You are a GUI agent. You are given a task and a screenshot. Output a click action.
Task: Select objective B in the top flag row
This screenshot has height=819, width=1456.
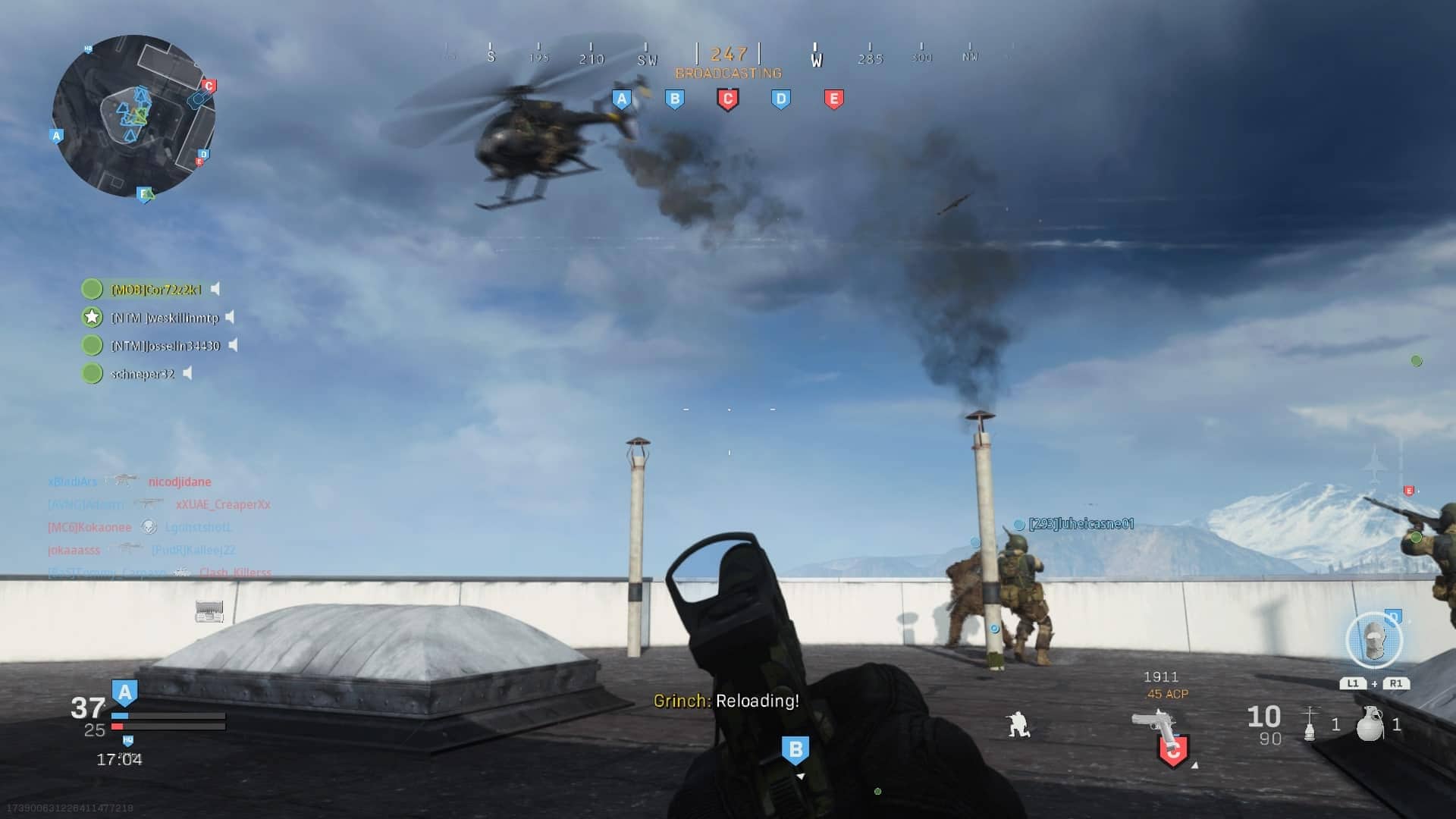[x=674, y=99]
